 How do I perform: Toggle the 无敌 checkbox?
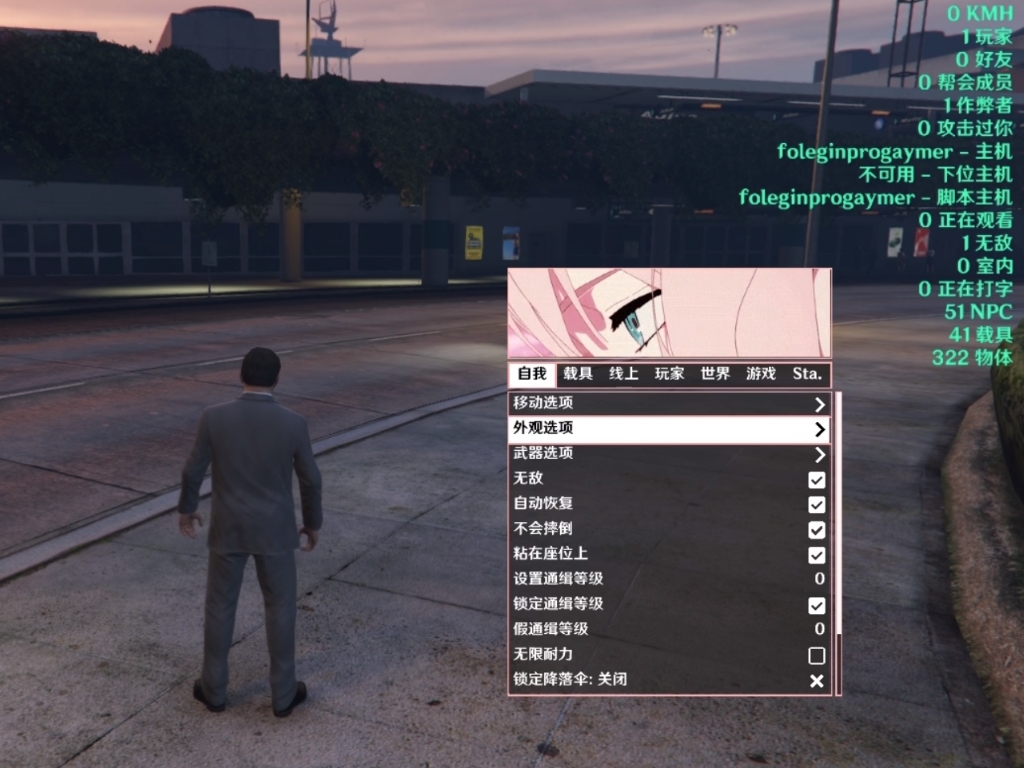(x=817, y=479)
